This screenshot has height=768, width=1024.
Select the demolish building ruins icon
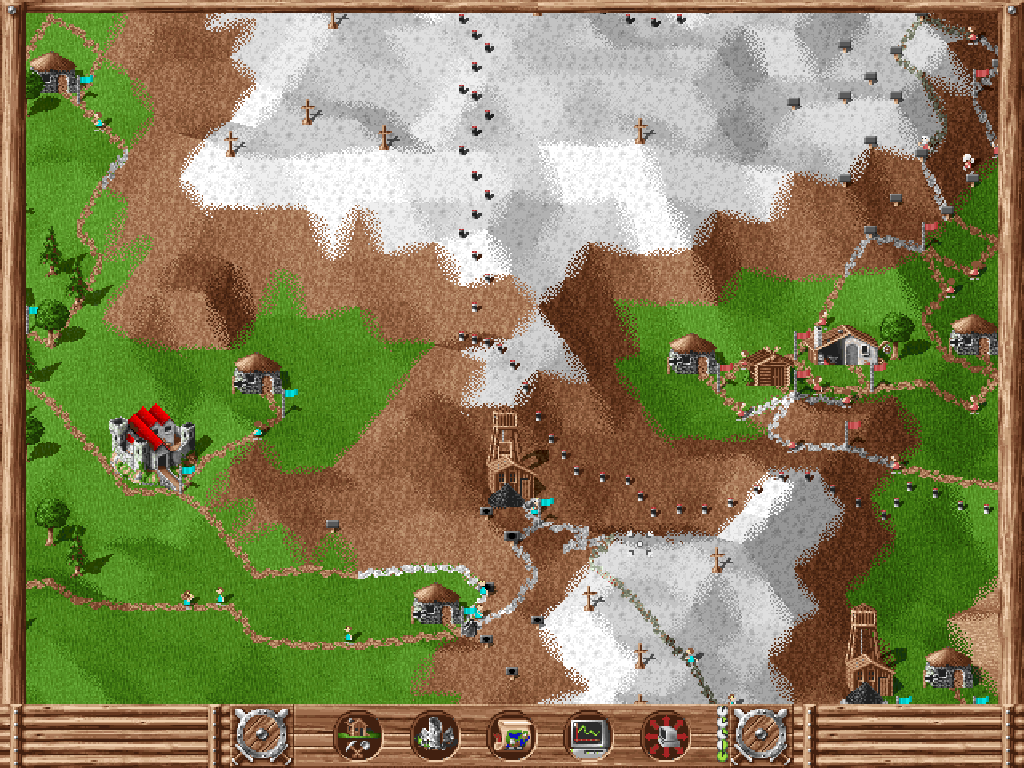(434, 736)
